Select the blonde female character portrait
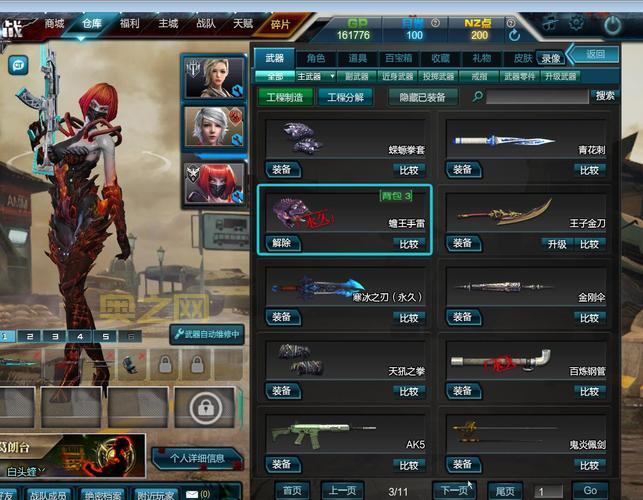Screen dimensions: 643x500 pyautogui.click(x=212, y=77)
